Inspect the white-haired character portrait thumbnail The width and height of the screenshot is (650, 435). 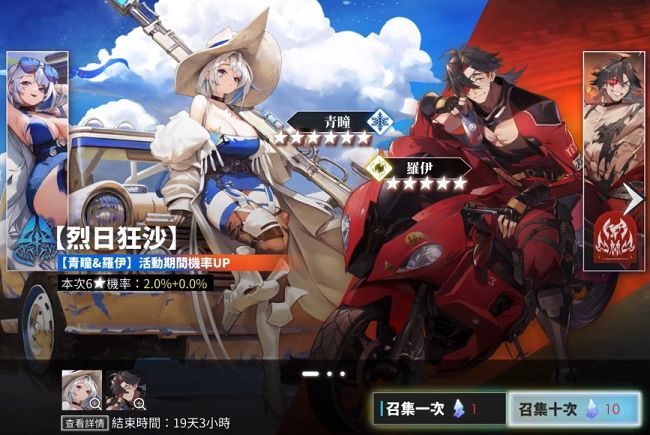point(80,391)
